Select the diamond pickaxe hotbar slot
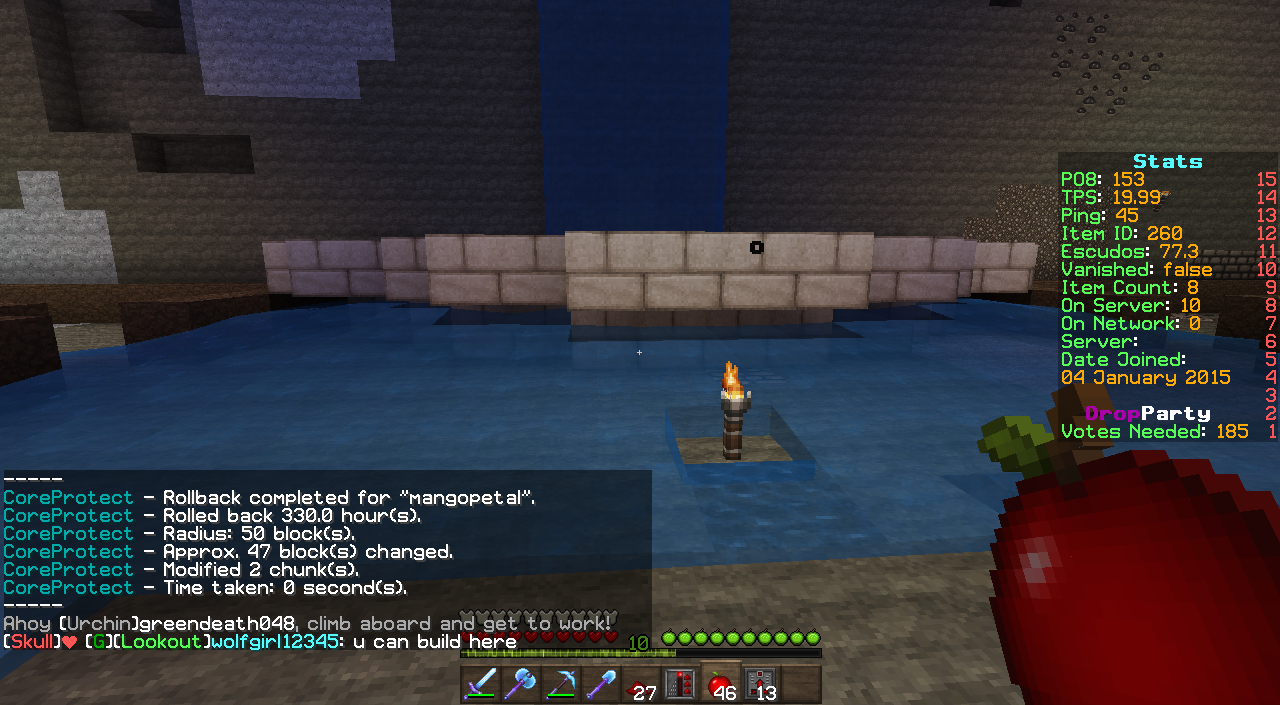 click(561, 684)
